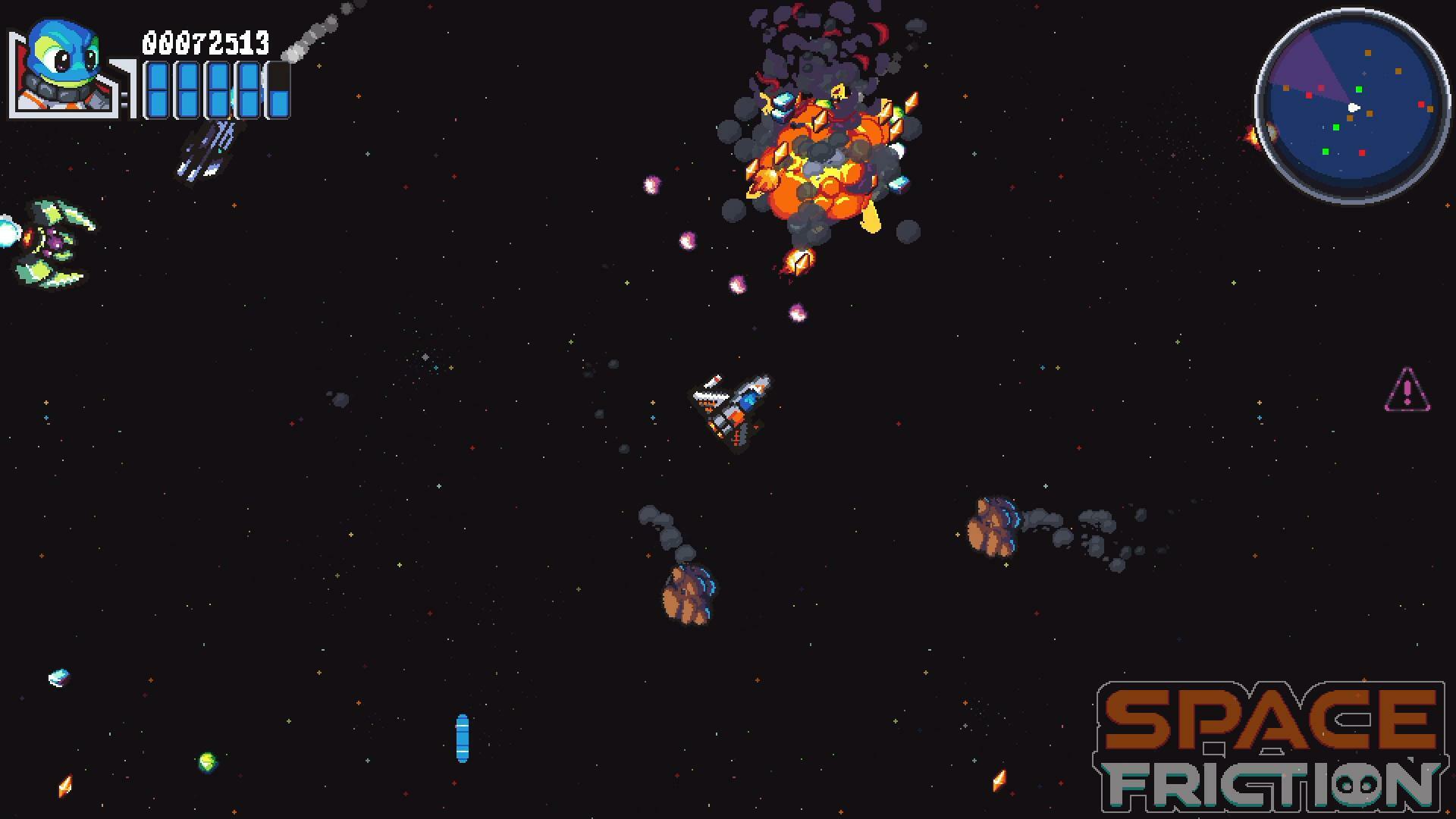
Task: Click the green orb pickup at bottom left
Action: click(x=205, y=762)
